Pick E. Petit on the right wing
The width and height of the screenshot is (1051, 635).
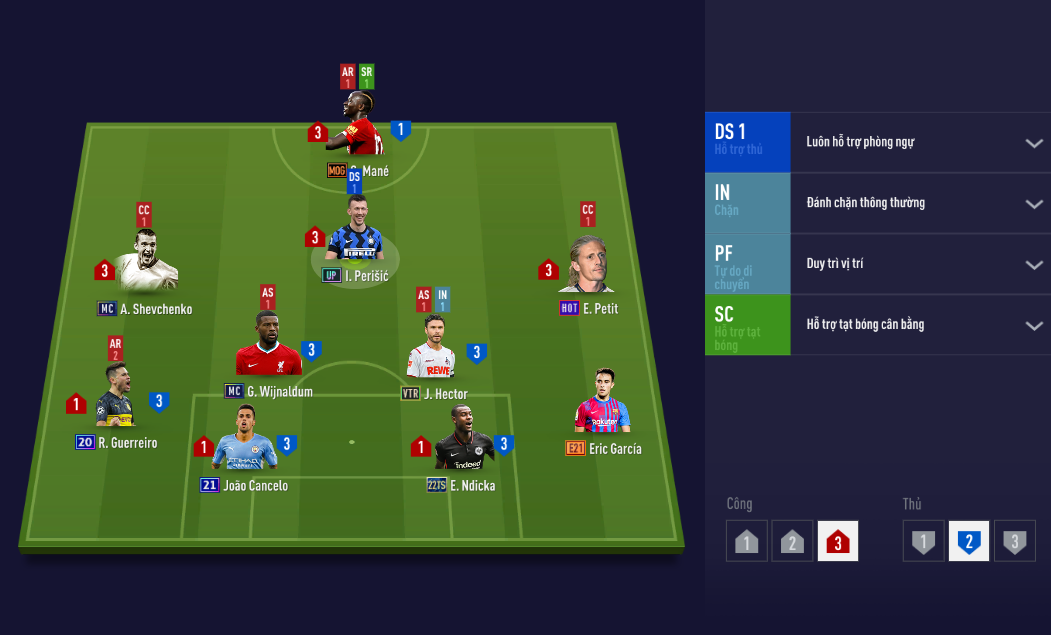pos(587,265)
